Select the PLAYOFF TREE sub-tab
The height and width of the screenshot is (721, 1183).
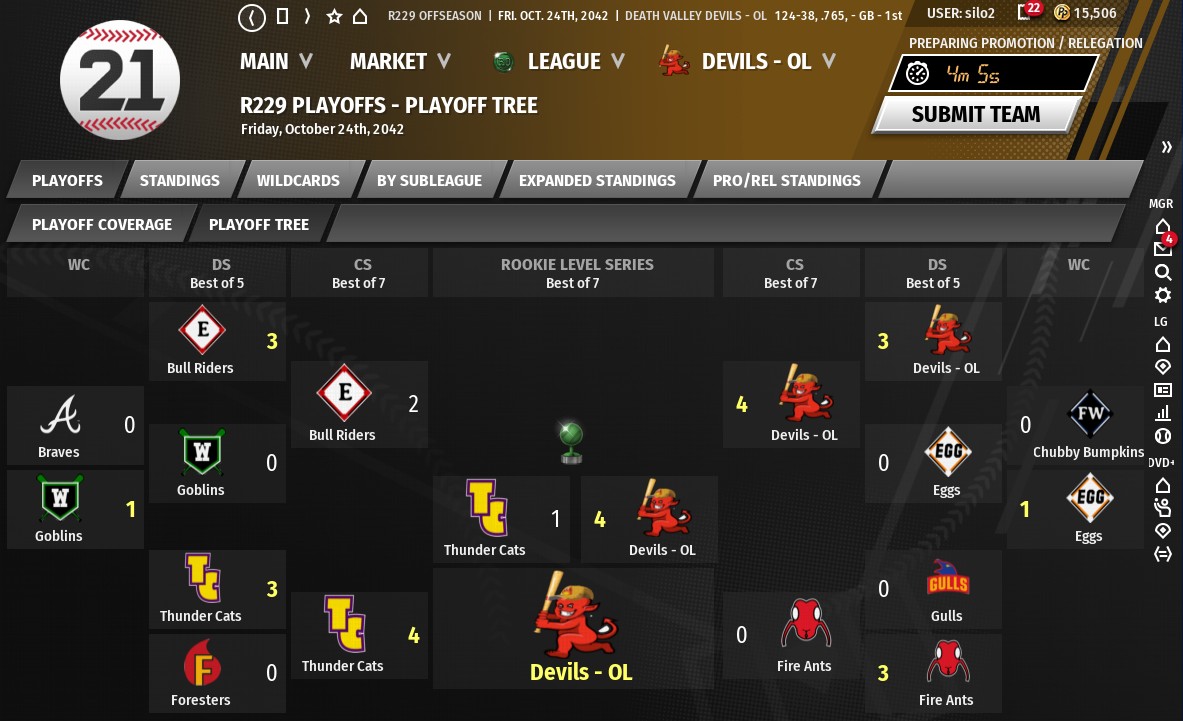click(x=259, y=225)
